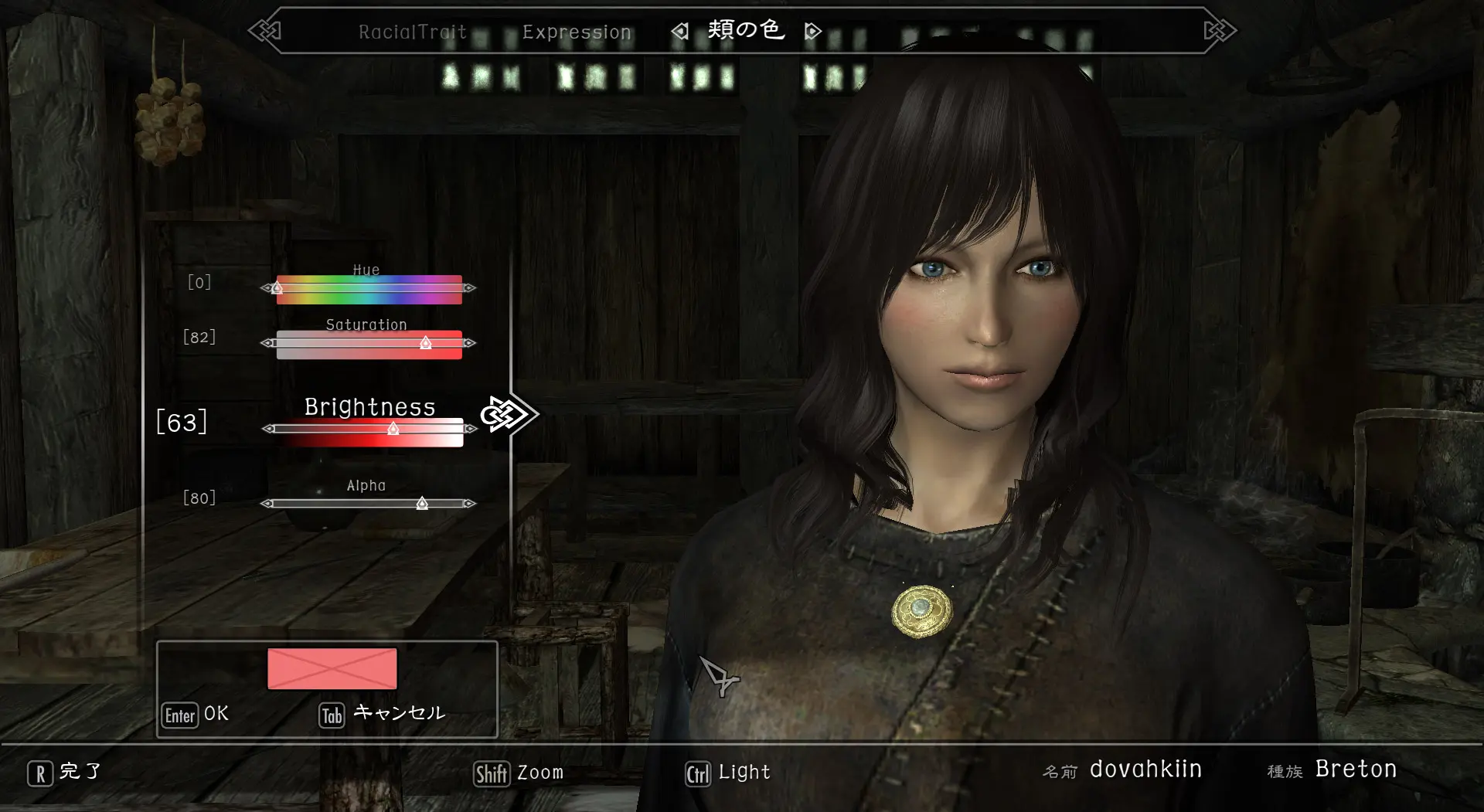Activate the Zoom option
1484x812 pixels.
click(519, 773)
